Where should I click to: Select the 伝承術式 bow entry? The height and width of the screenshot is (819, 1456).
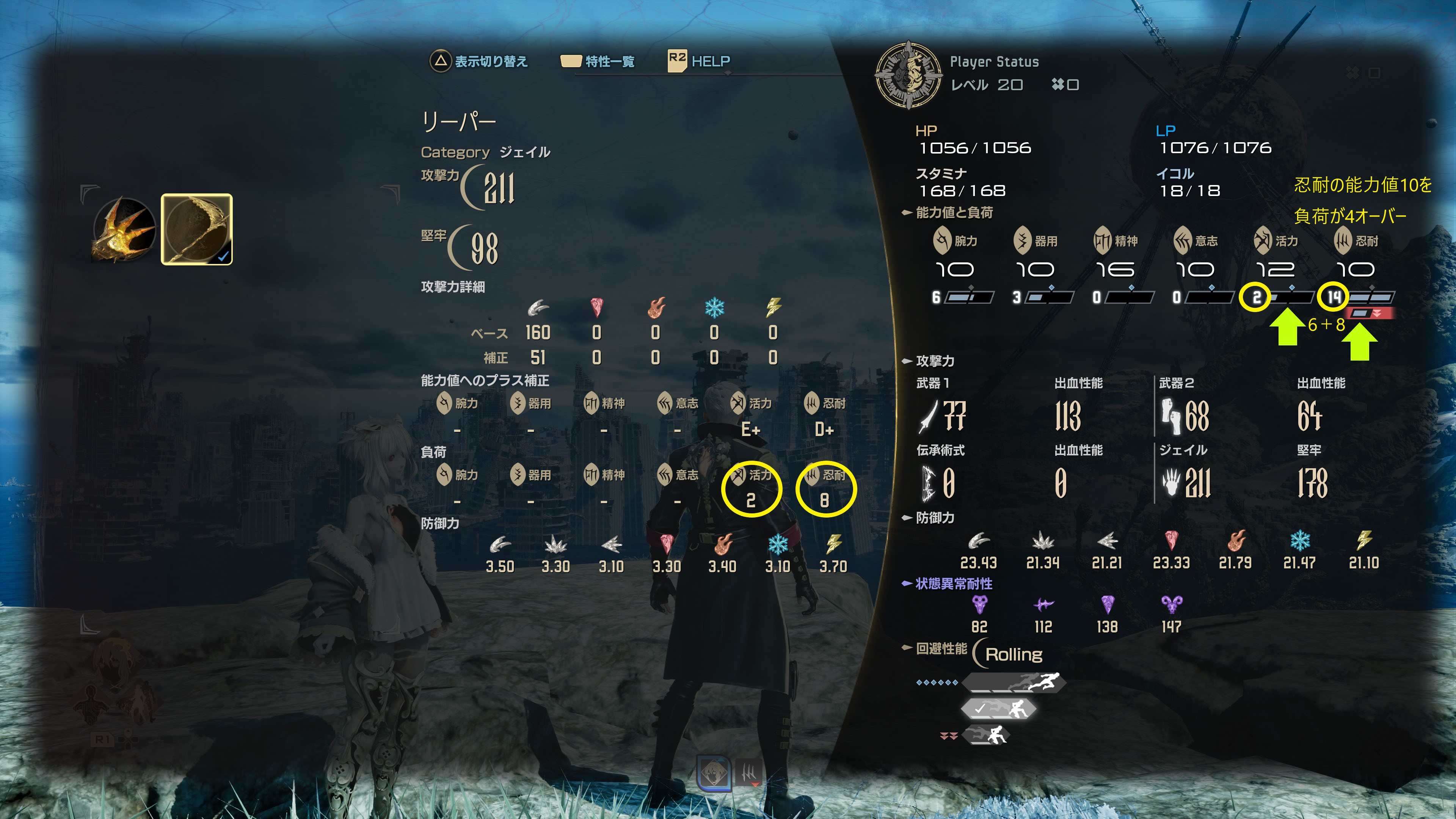pos(938,483)
